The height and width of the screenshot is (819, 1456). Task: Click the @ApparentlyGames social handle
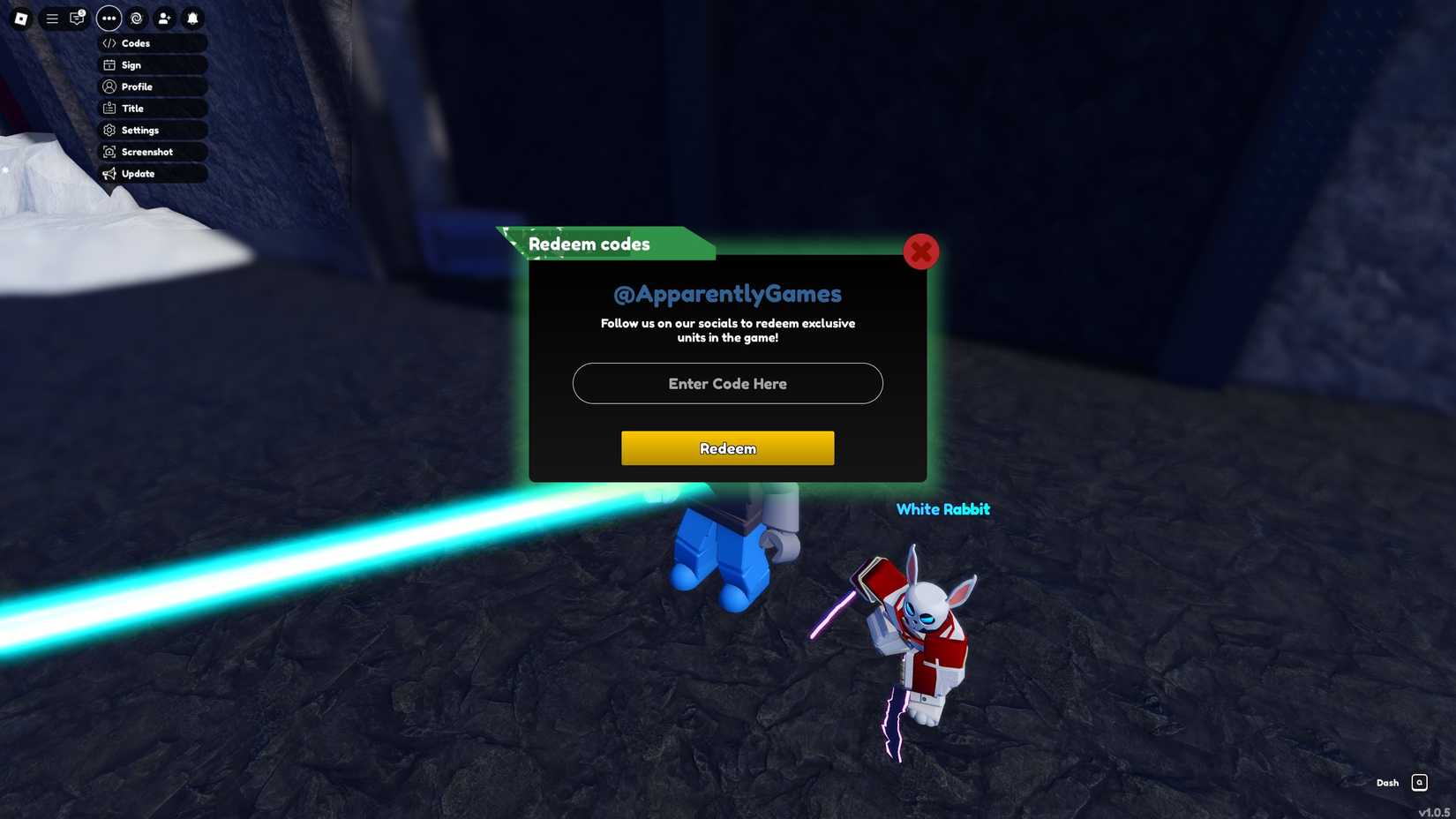[x=727, y=293]
